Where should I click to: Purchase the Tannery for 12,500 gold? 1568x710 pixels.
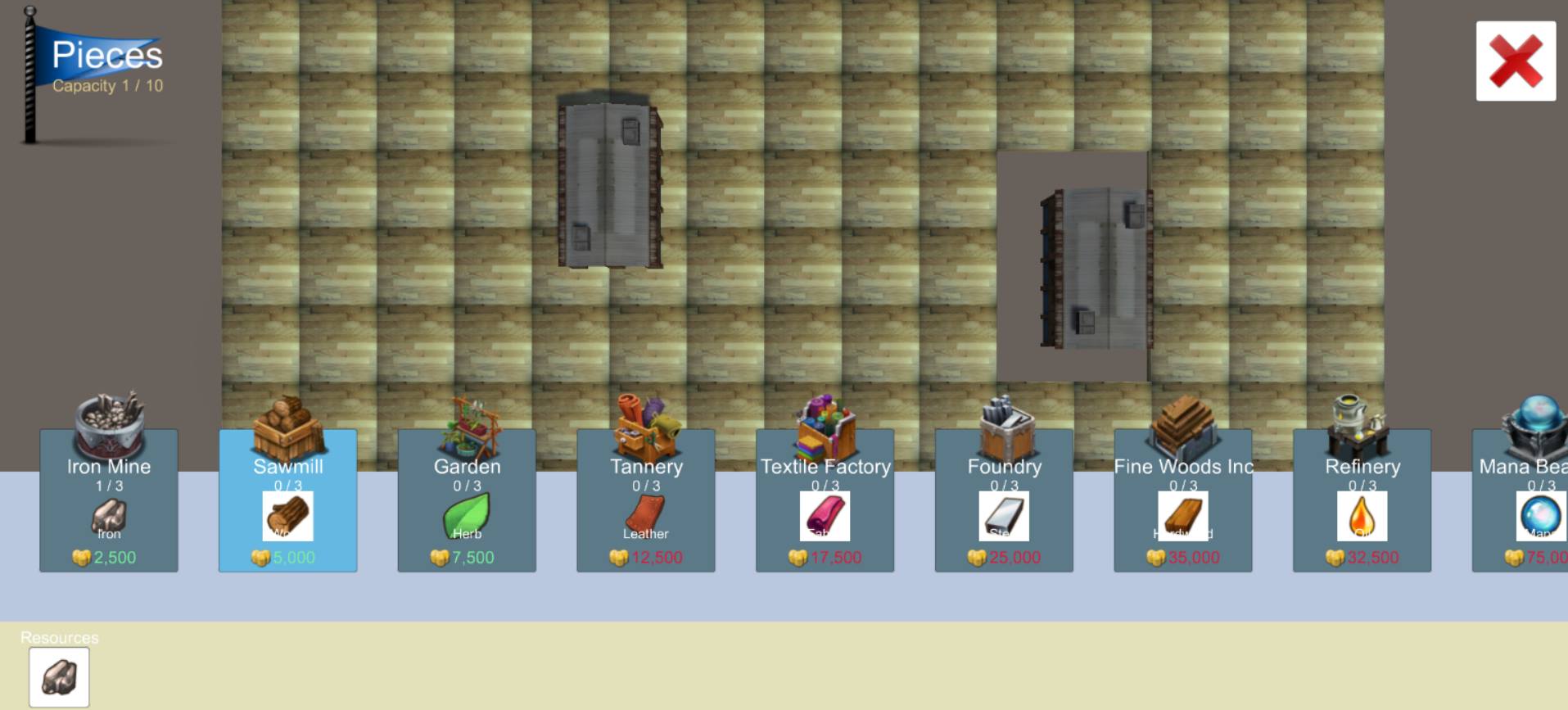(646, 556)
